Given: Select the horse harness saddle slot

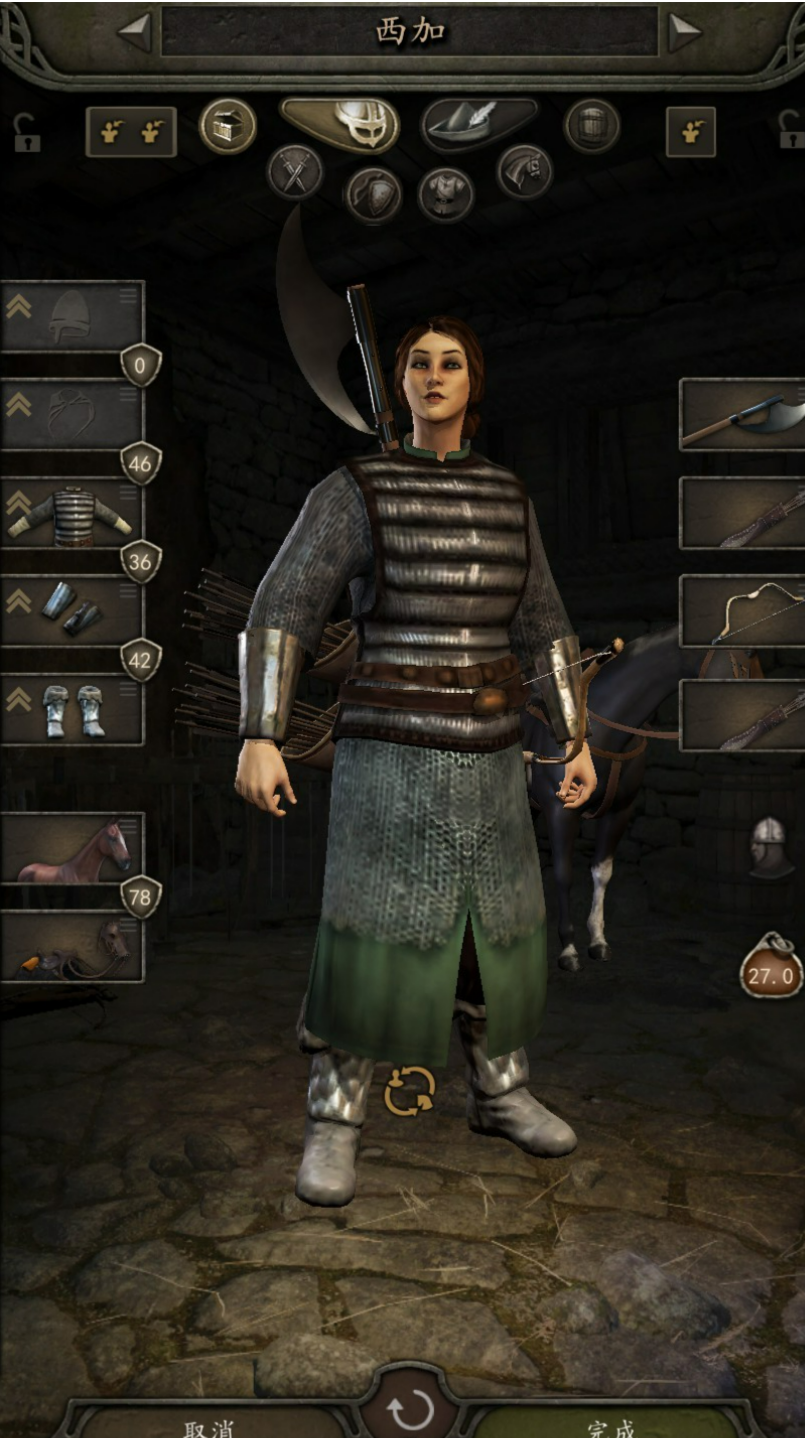Looking at the screenshot, I should [x=72, y=946].
